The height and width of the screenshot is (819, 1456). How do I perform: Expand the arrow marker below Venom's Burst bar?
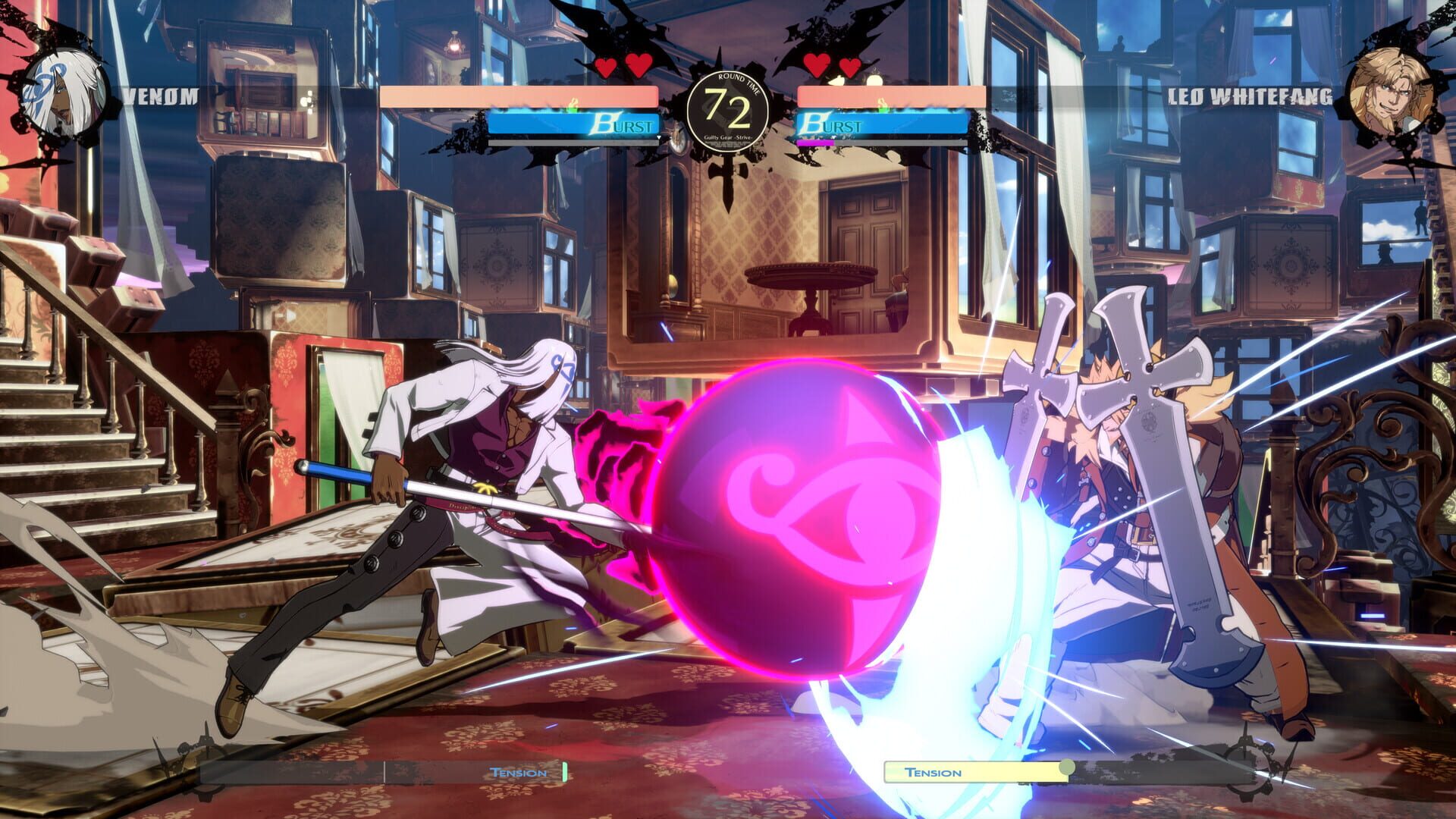[x=659, y=136]
